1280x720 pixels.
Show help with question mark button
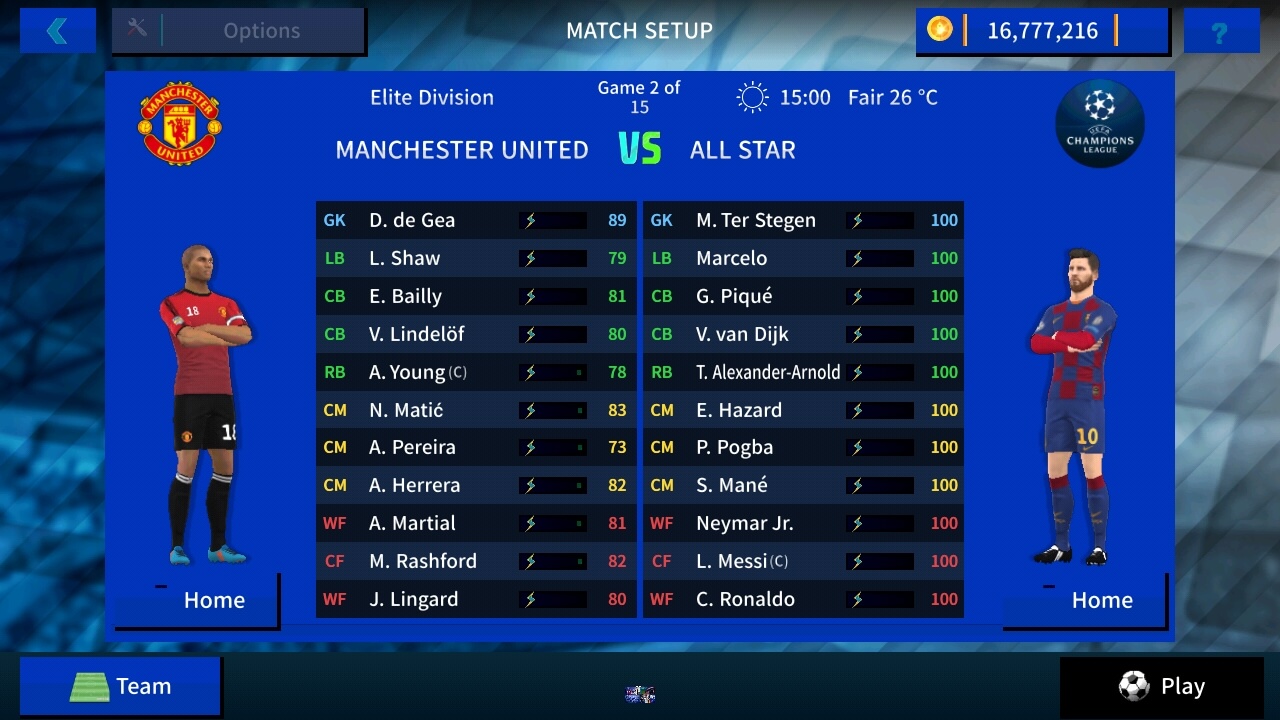pyautogui.click(x=1220, y=31)
